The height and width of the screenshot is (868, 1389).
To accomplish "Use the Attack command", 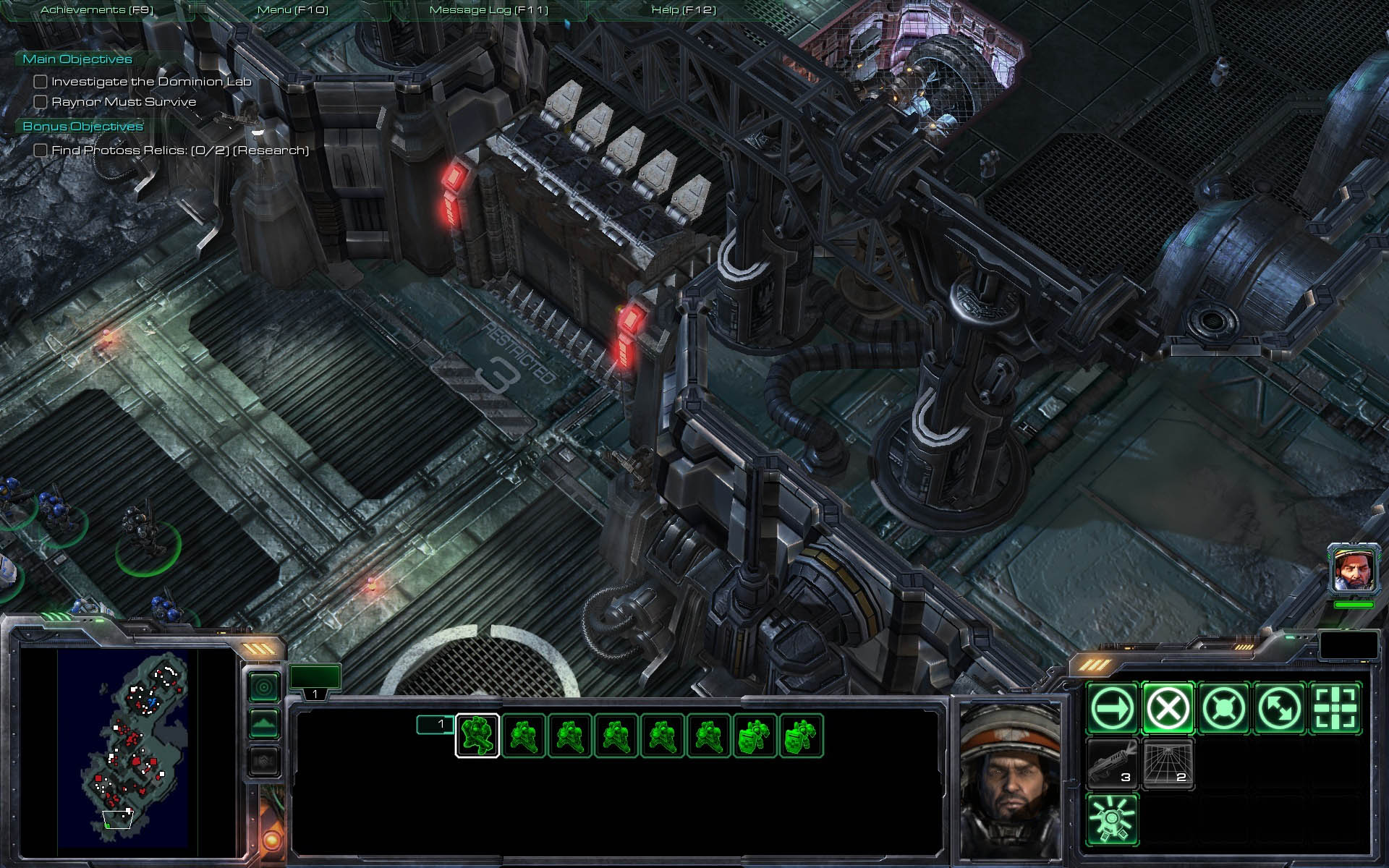I will tap(1335, 708).
